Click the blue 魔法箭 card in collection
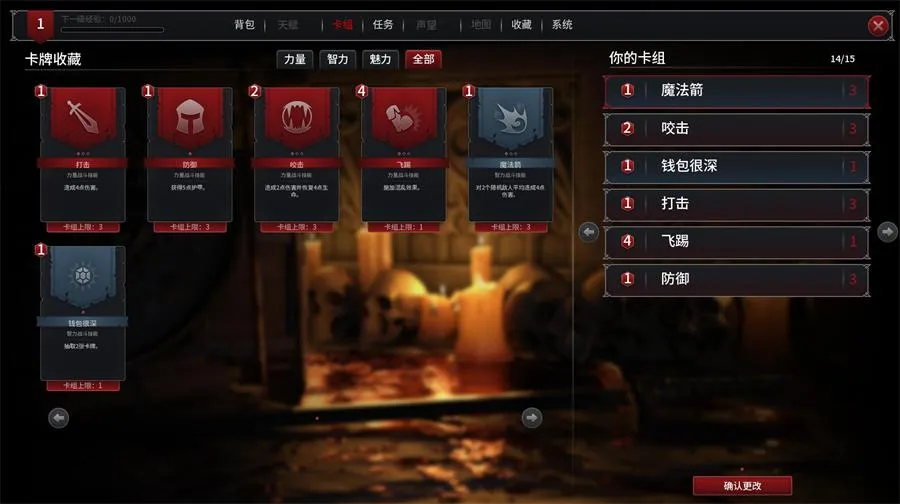The height and width of the screenshot is (504, 900). (511, 155)
